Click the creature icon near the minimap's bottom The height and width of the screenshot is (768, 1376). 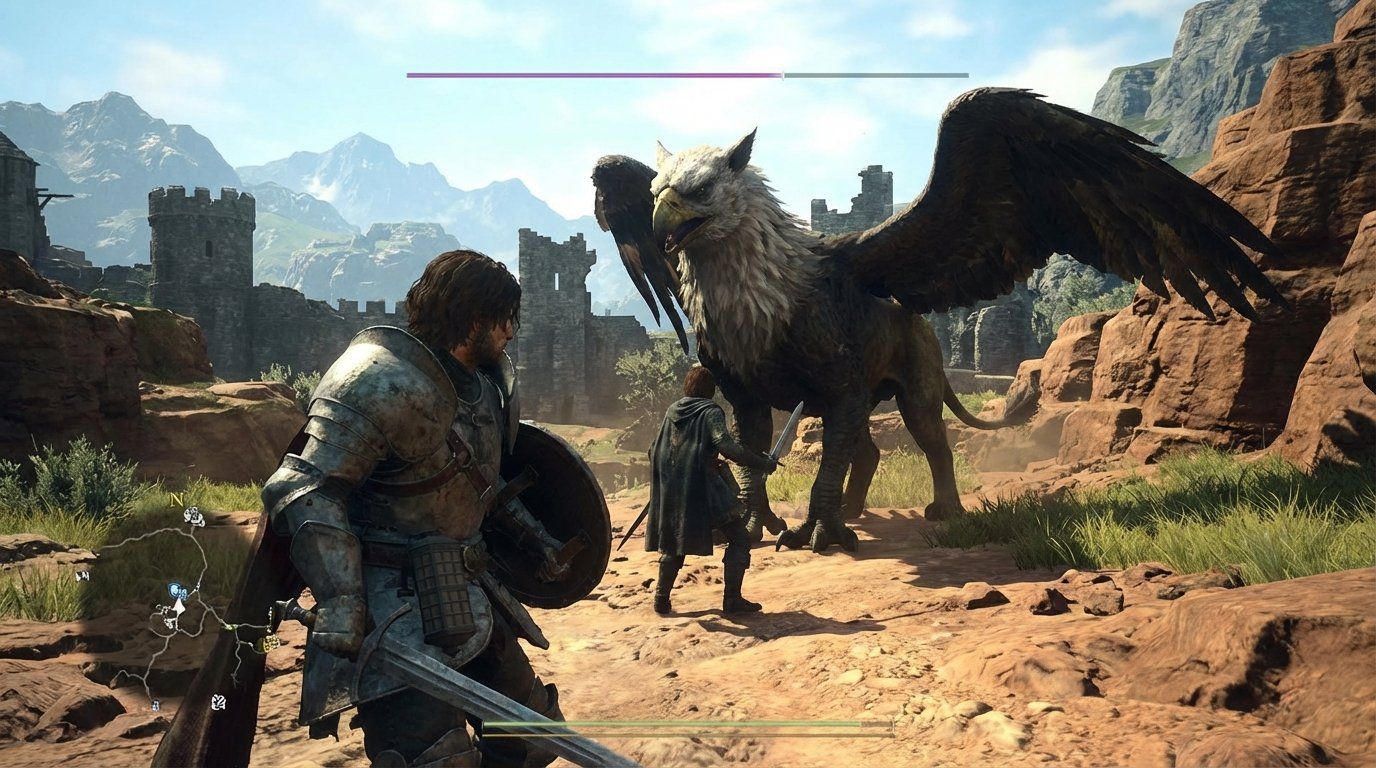[217, 701]
